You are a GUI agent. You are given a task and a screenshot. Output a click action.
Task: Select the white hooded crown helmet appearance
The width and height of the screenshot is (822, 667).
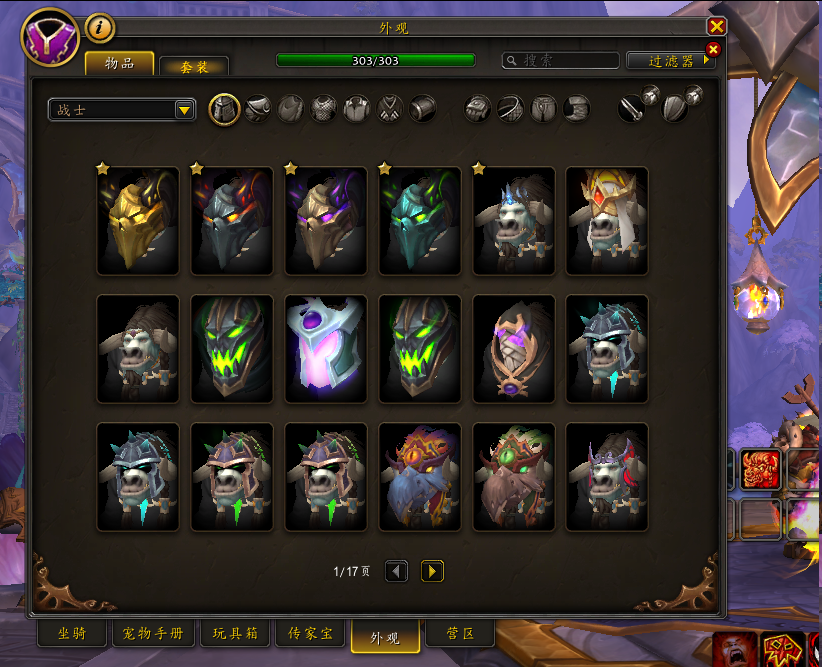pos(607,221)
